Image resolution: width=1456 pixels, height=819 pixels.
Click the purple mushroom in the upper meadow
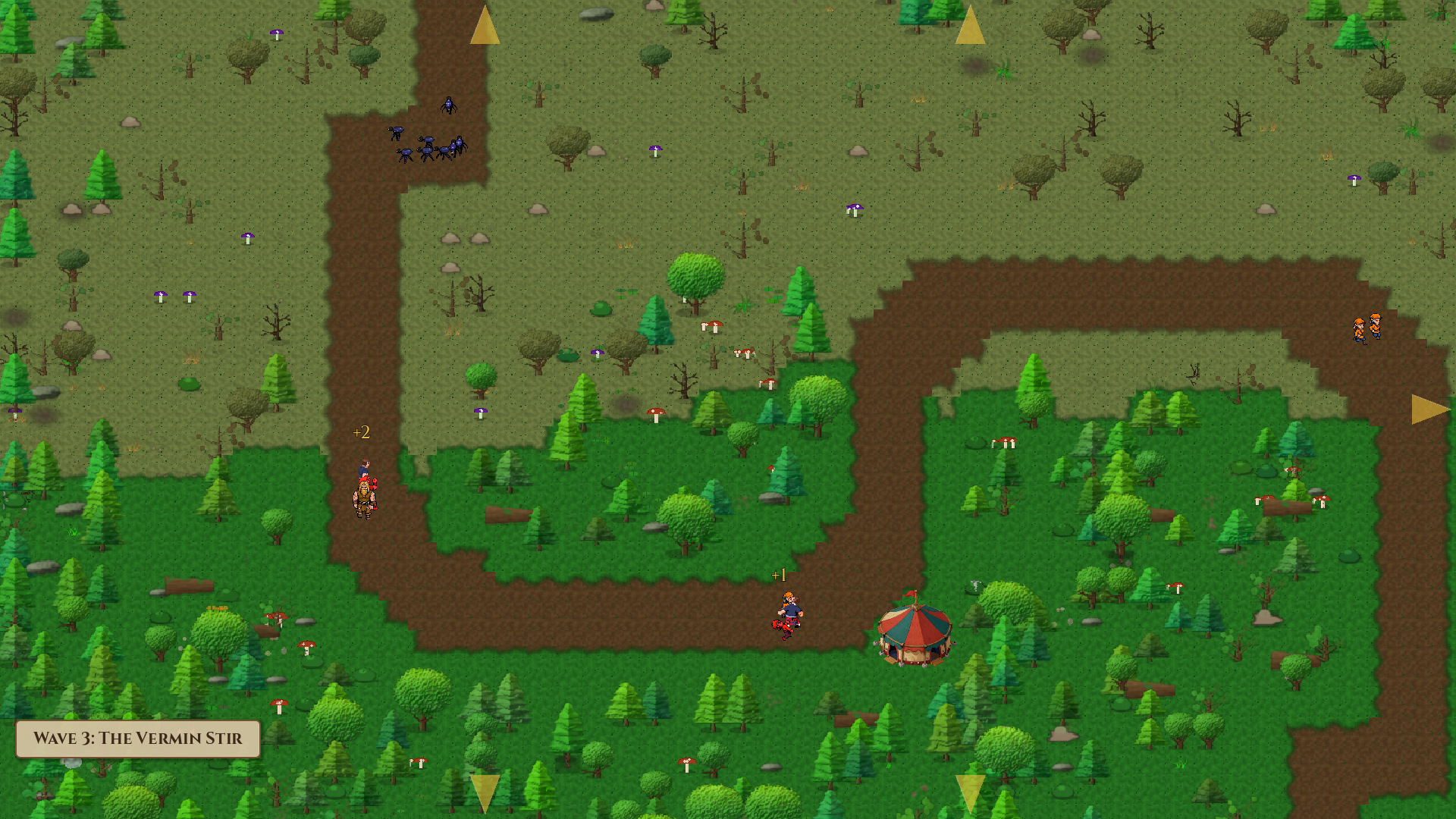(654, 149)
